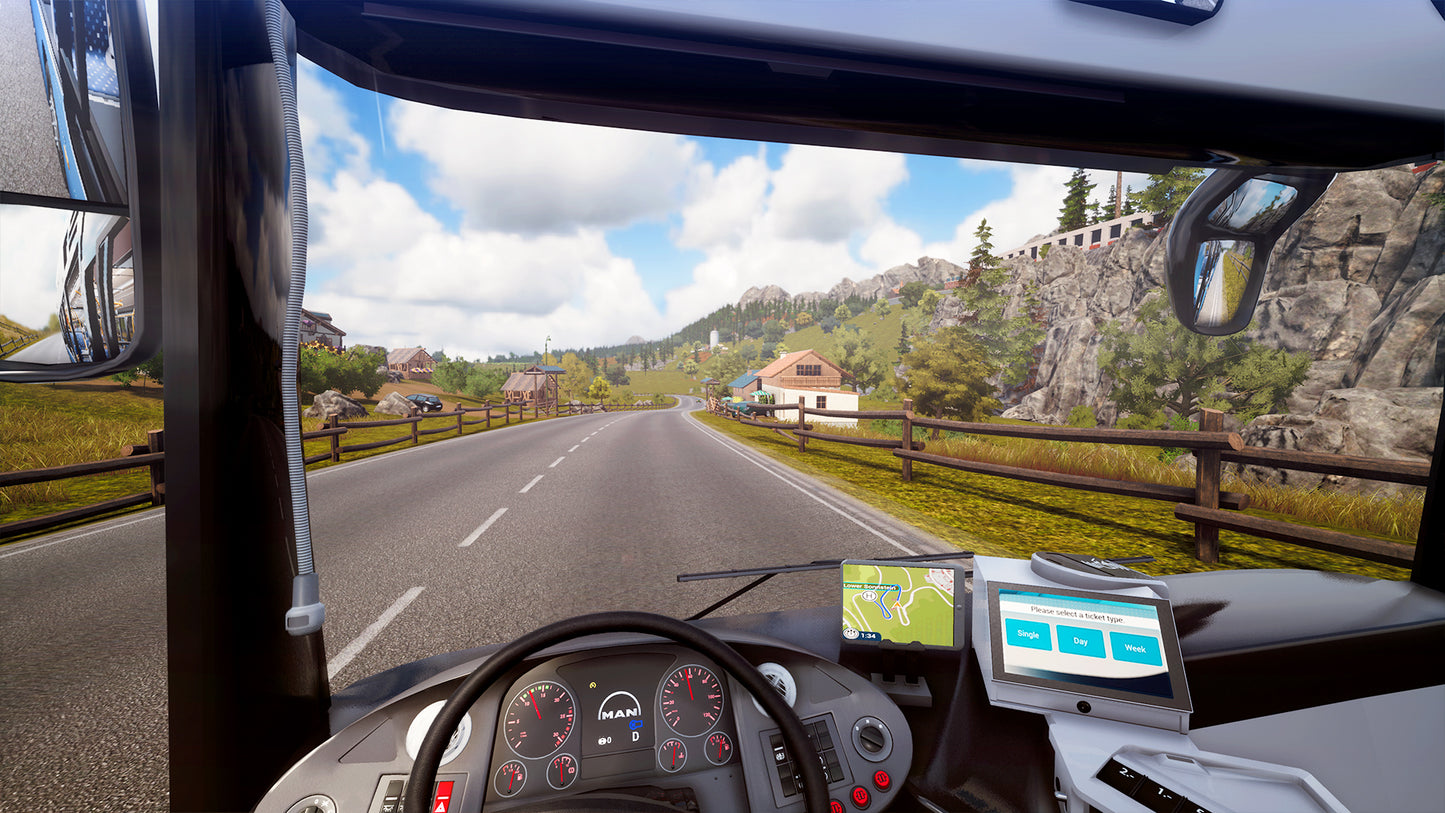Click the blue high-beam indicator icon
Viewport: 1445px width, 813px height.
636,724
